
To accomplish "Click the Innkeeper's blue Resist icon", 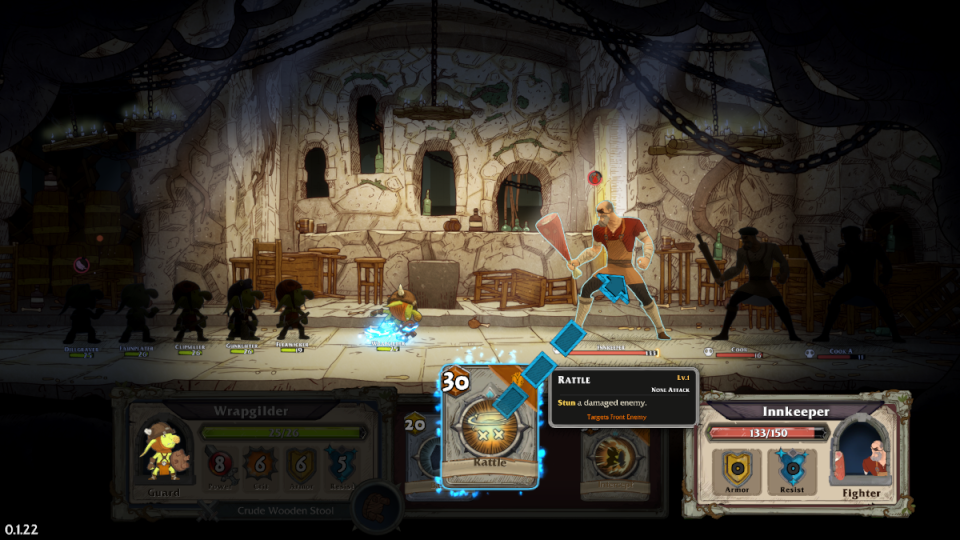I will coord(790,467).
